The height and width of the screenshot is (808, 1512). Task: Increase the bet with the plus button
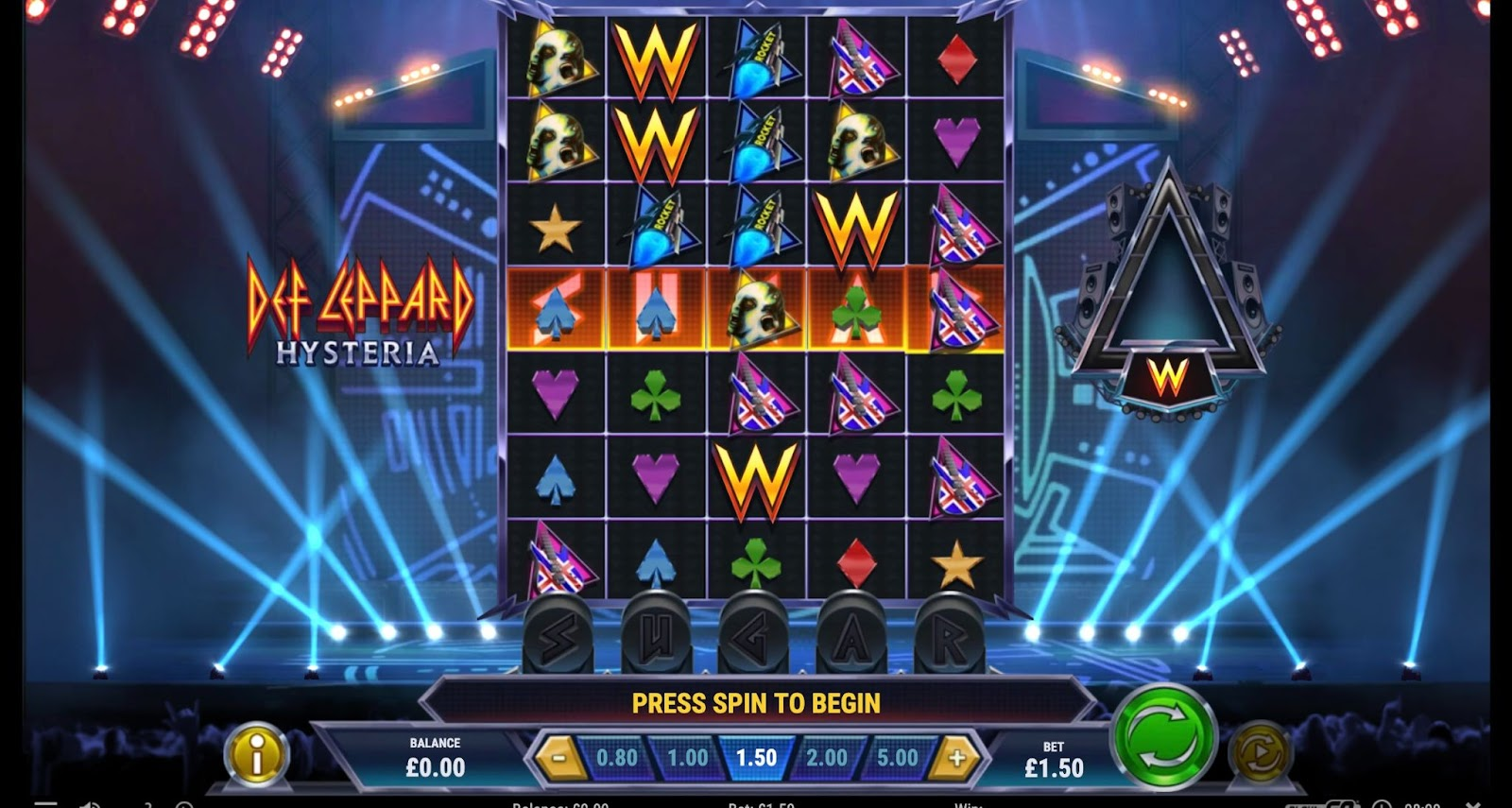[x=956, y=757]
